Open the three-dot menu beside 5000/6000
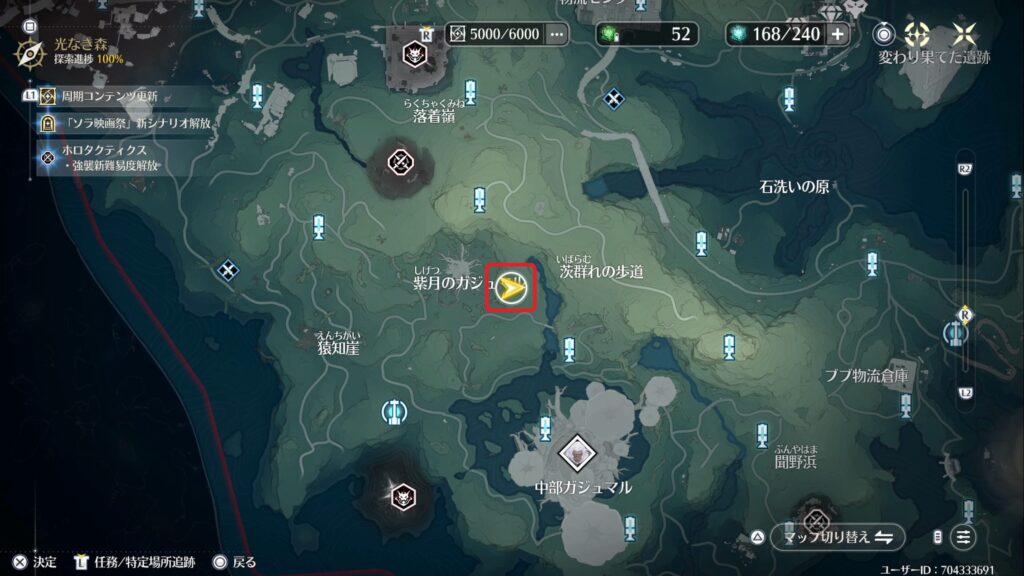Screen dimensions: 1024x576 557,34
